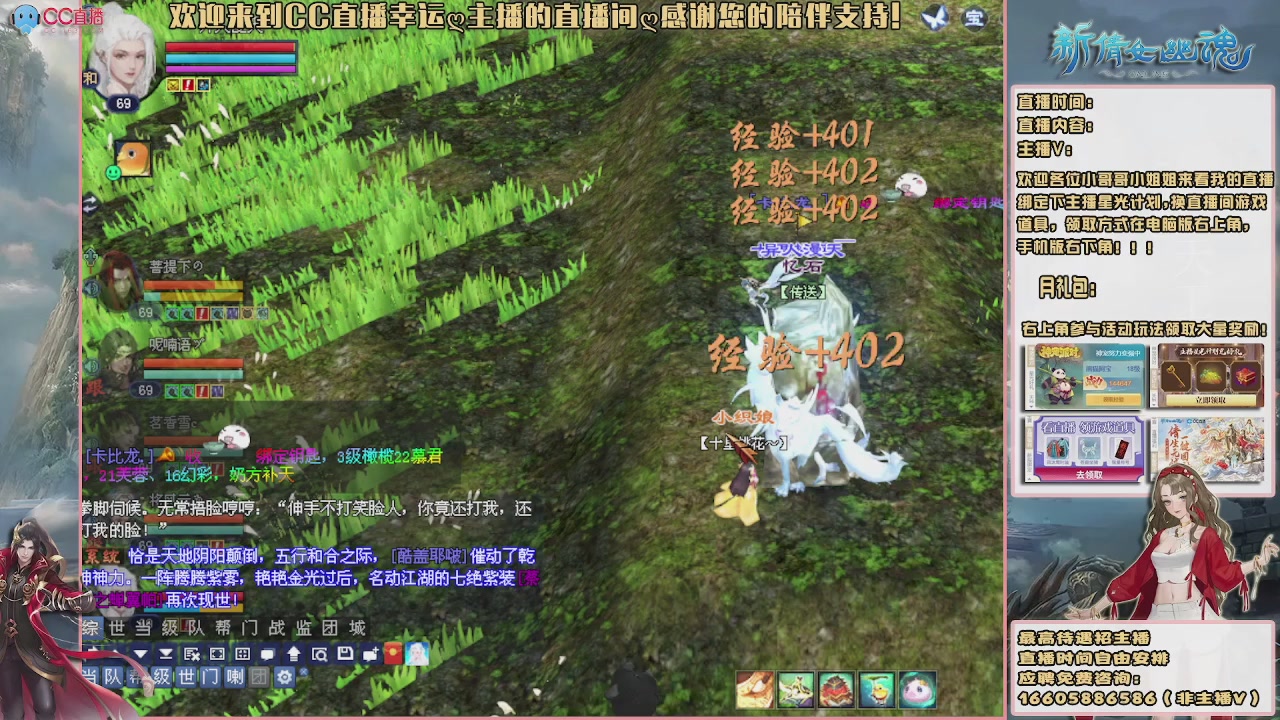Switch to the 帮 guild chat tab
The height and width of the screenshot is (720, 1280).
(224, 629)
